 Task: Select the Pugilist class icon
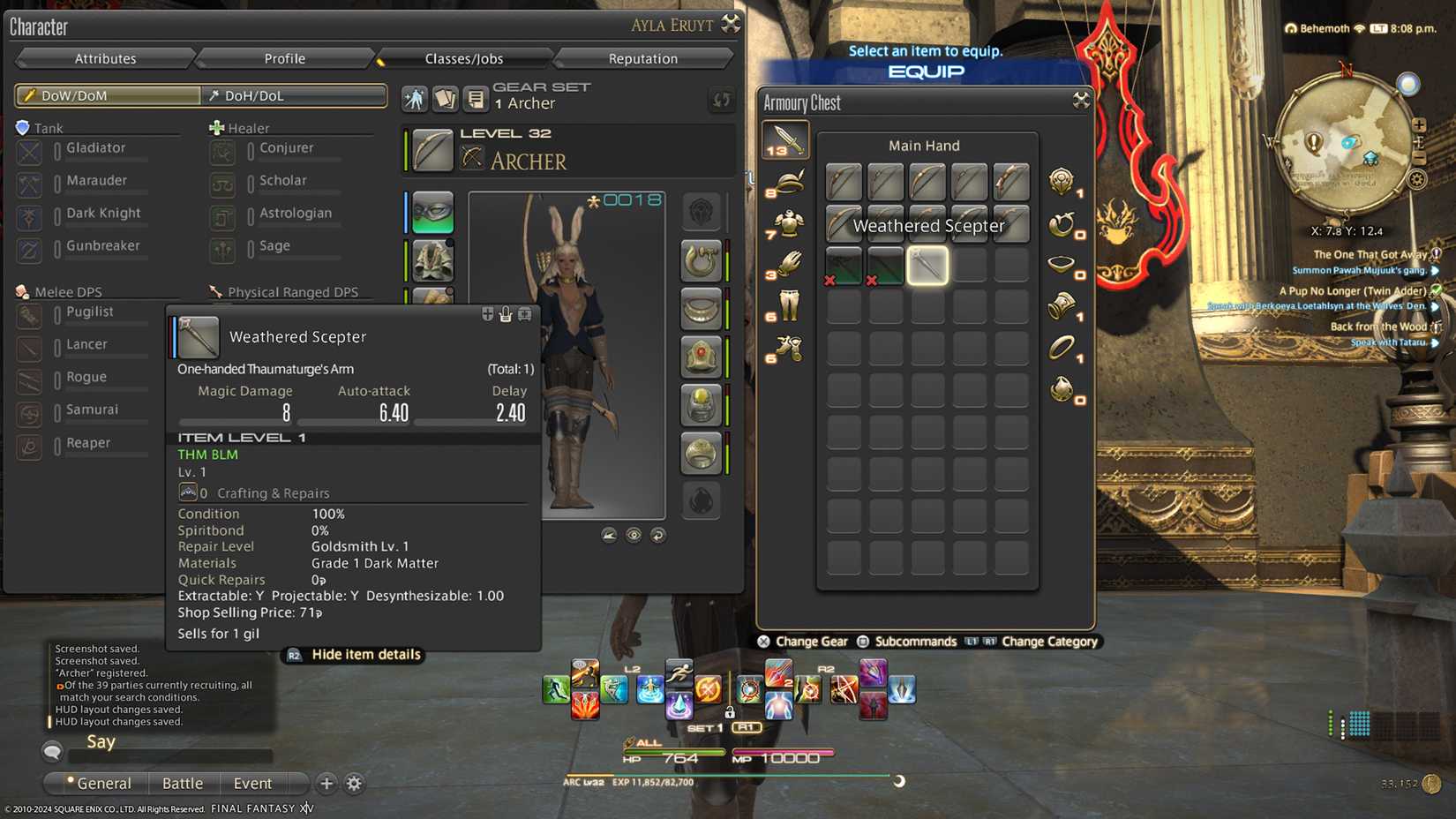tap(29, 316)
